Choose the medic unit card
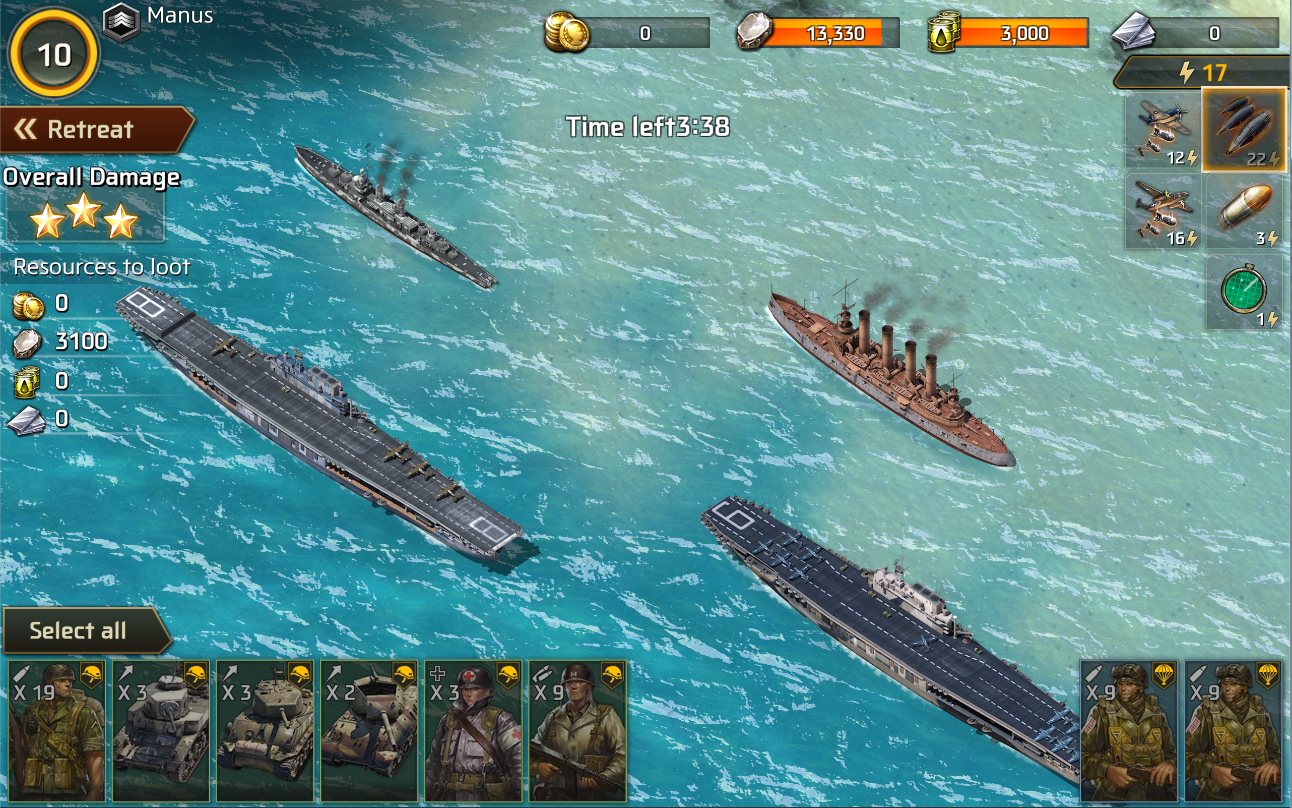1292x808 pixels. coord(473,731)
